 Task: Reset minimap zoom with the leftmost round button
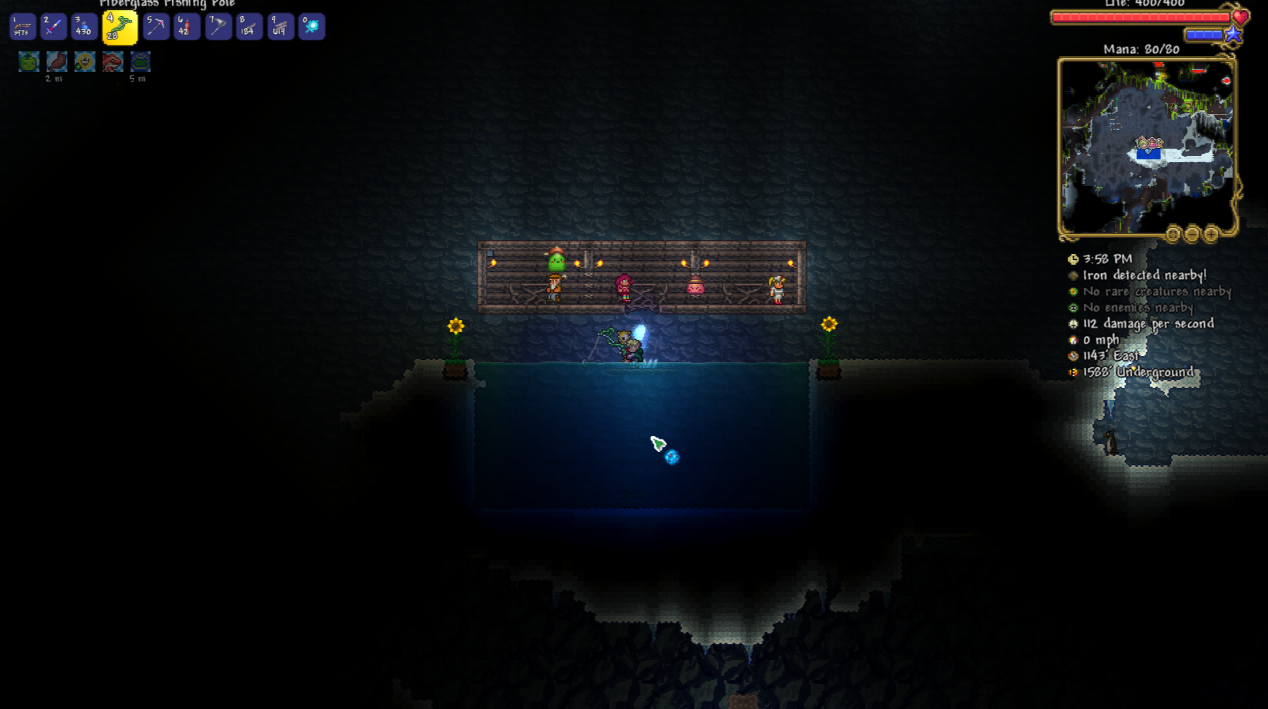(x=1173, y=235)
